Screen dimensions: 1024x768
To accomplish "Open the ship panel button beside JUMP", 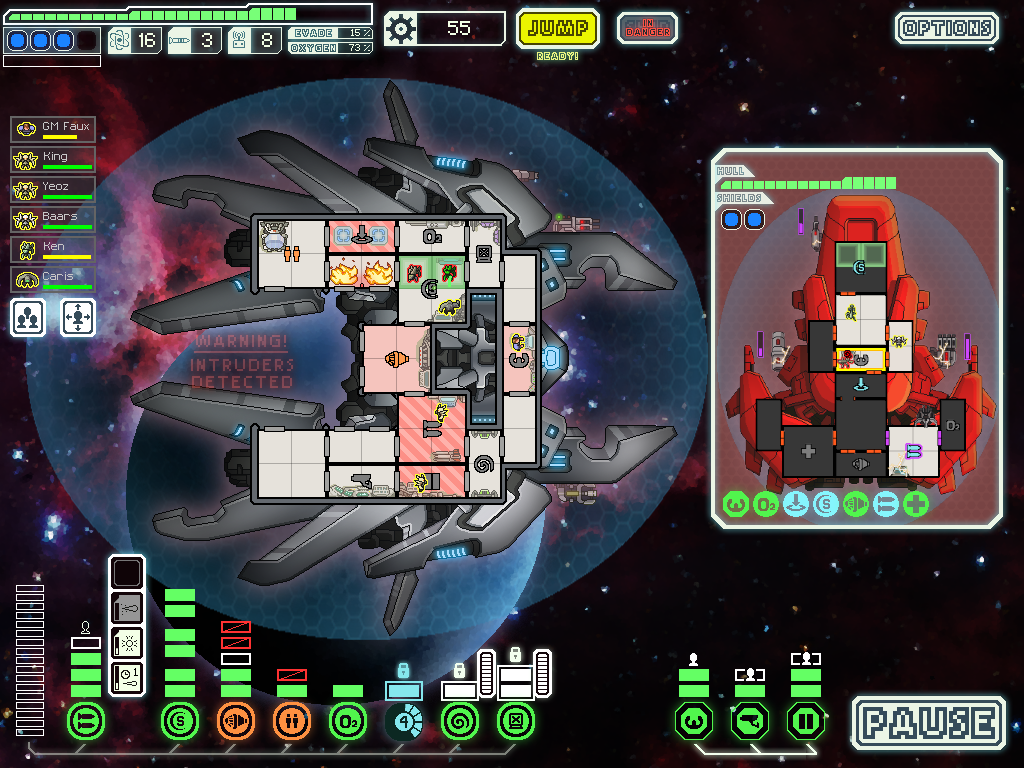I will [x=646, y=28].
